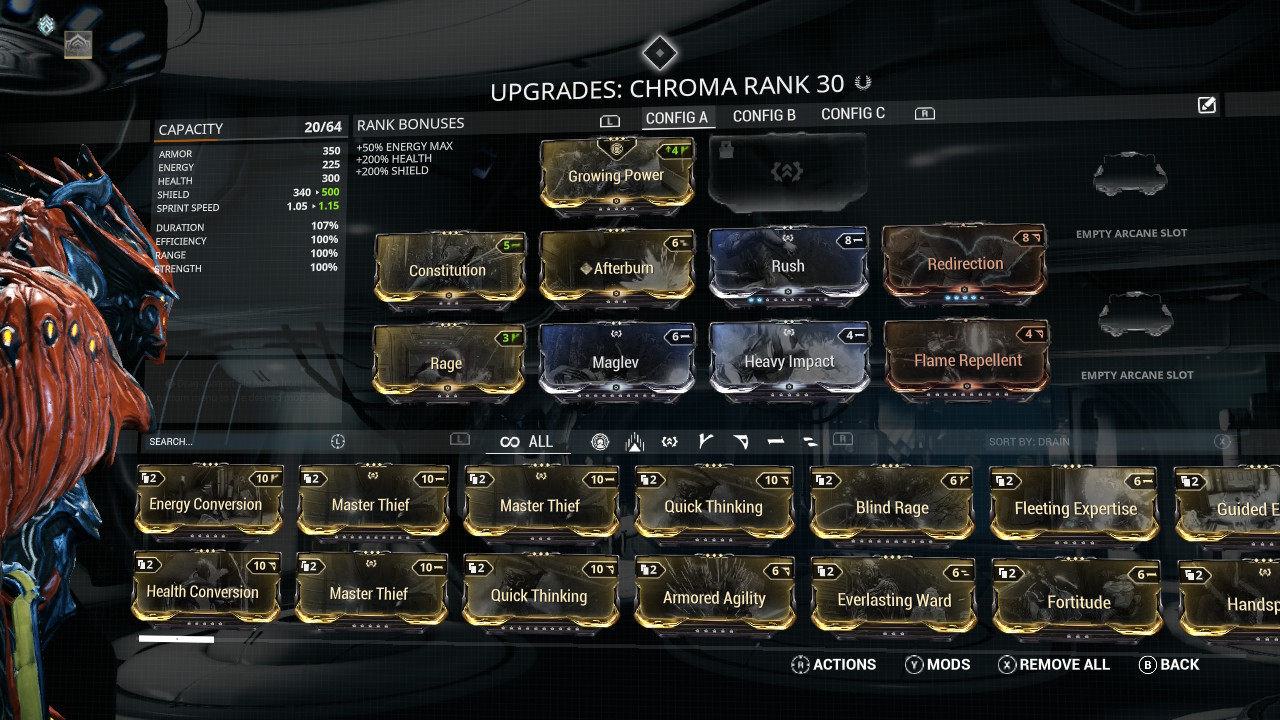This screenshot has height=720, width=1280.
Task: Select the equipped Rush mod
Action: (x=787, y=265)
